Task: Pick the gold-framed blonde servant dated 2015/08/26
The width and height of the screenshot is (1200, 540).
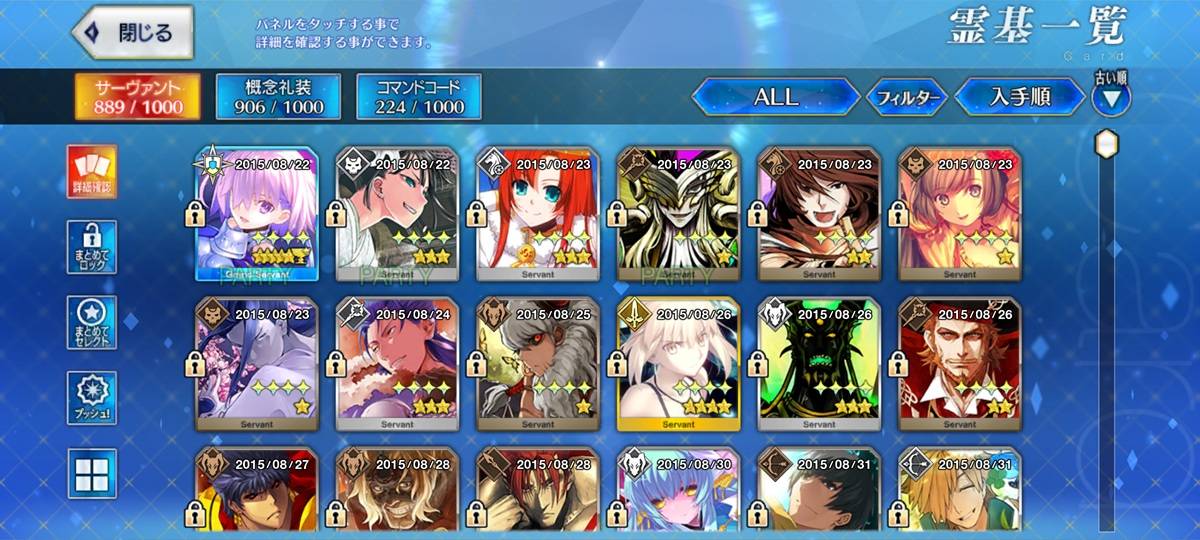Action: click(679, 362)
